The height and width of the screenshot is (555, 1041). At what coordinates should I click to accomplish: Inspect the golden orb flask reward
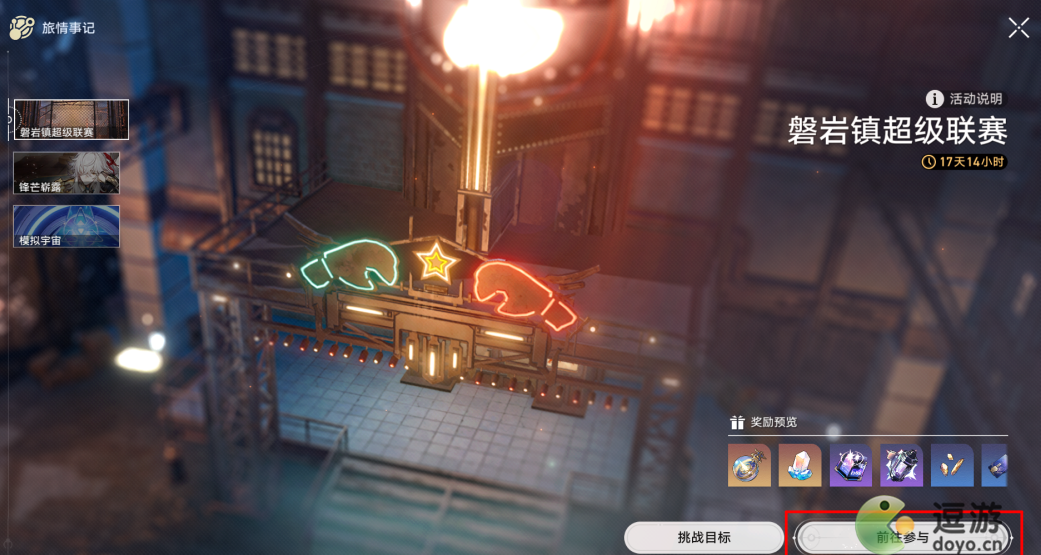click(x=749, y=465)
